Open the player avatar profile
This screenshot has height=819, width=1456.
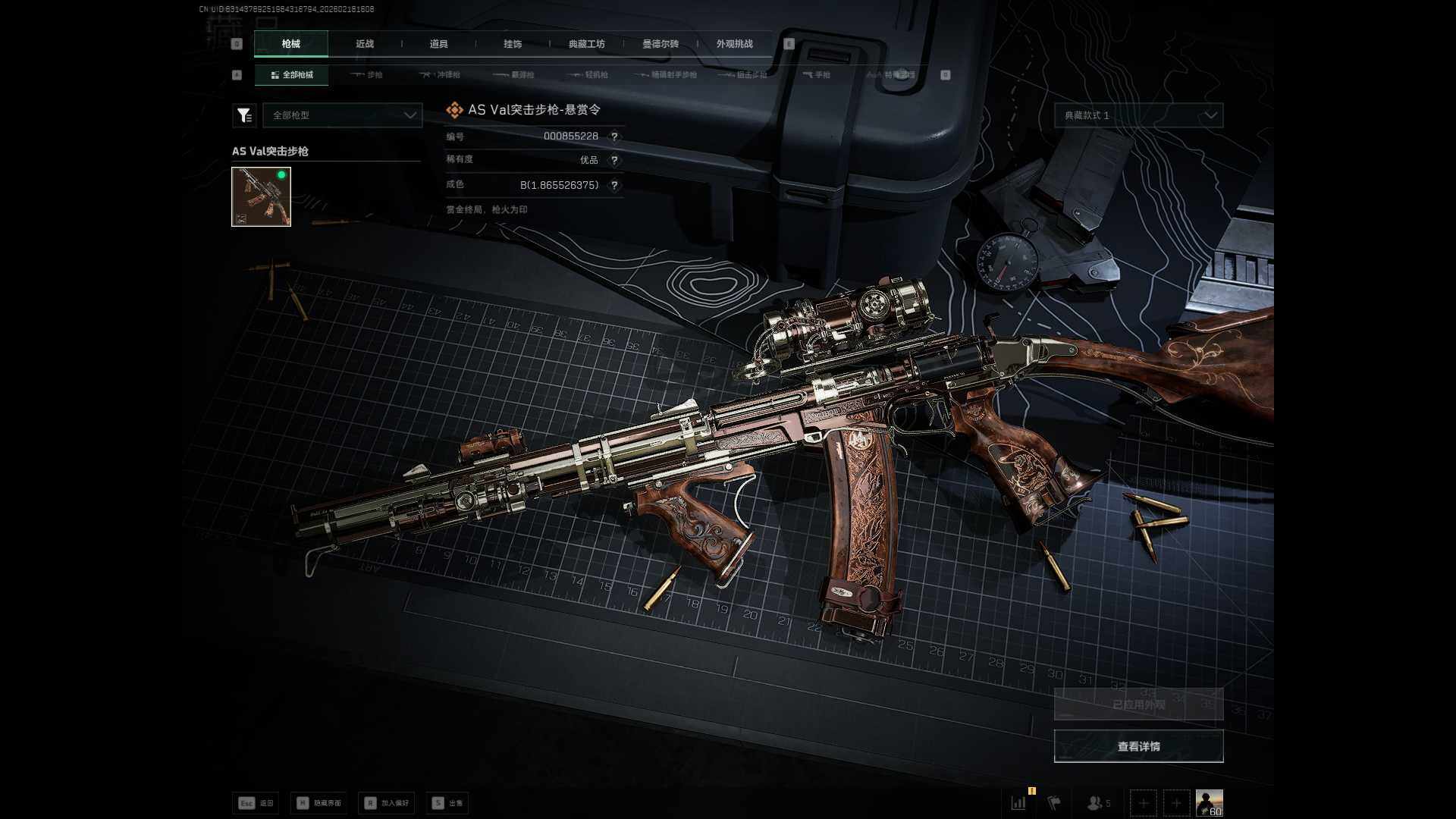point(1209,802)
